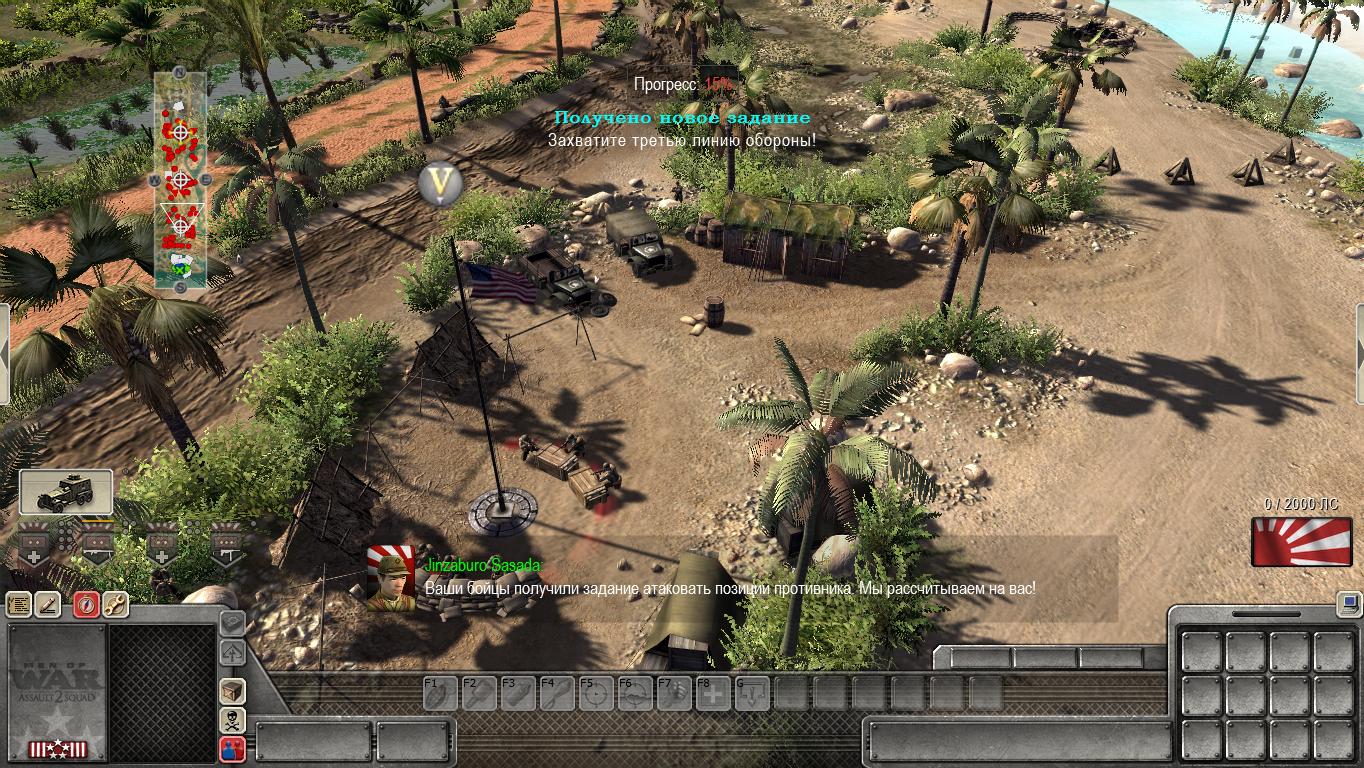1364x768 pixels.
Task: Click the Japanese rising sun flag icon
Action: pos(1294,541)
